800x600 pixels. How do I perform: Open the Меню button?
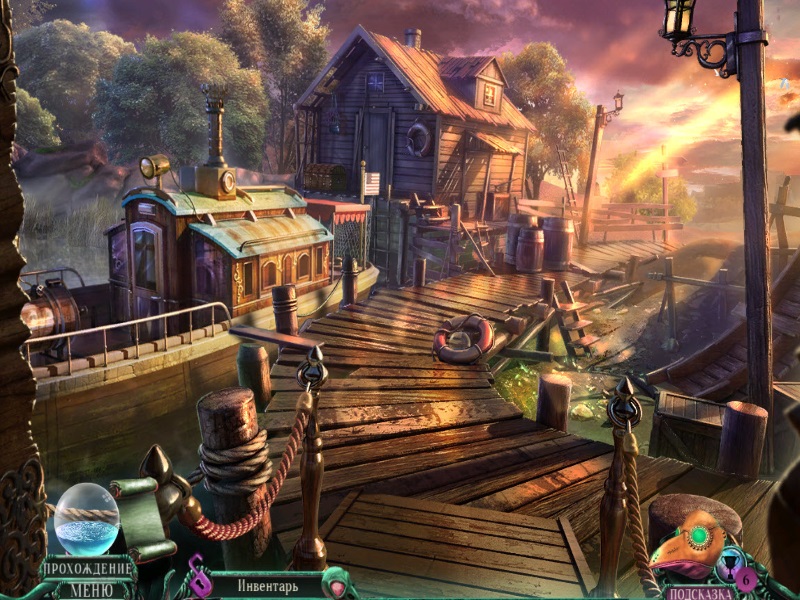[x=89, y=589]
